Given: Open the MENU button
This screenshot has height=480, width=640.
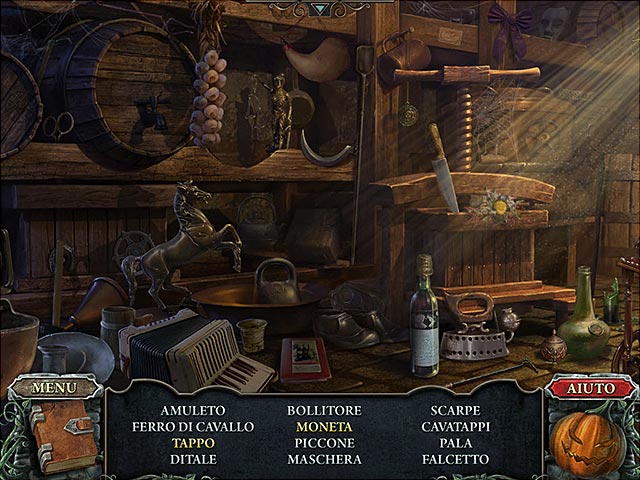Looking at the screenshot, I should (x=53, y=387).
